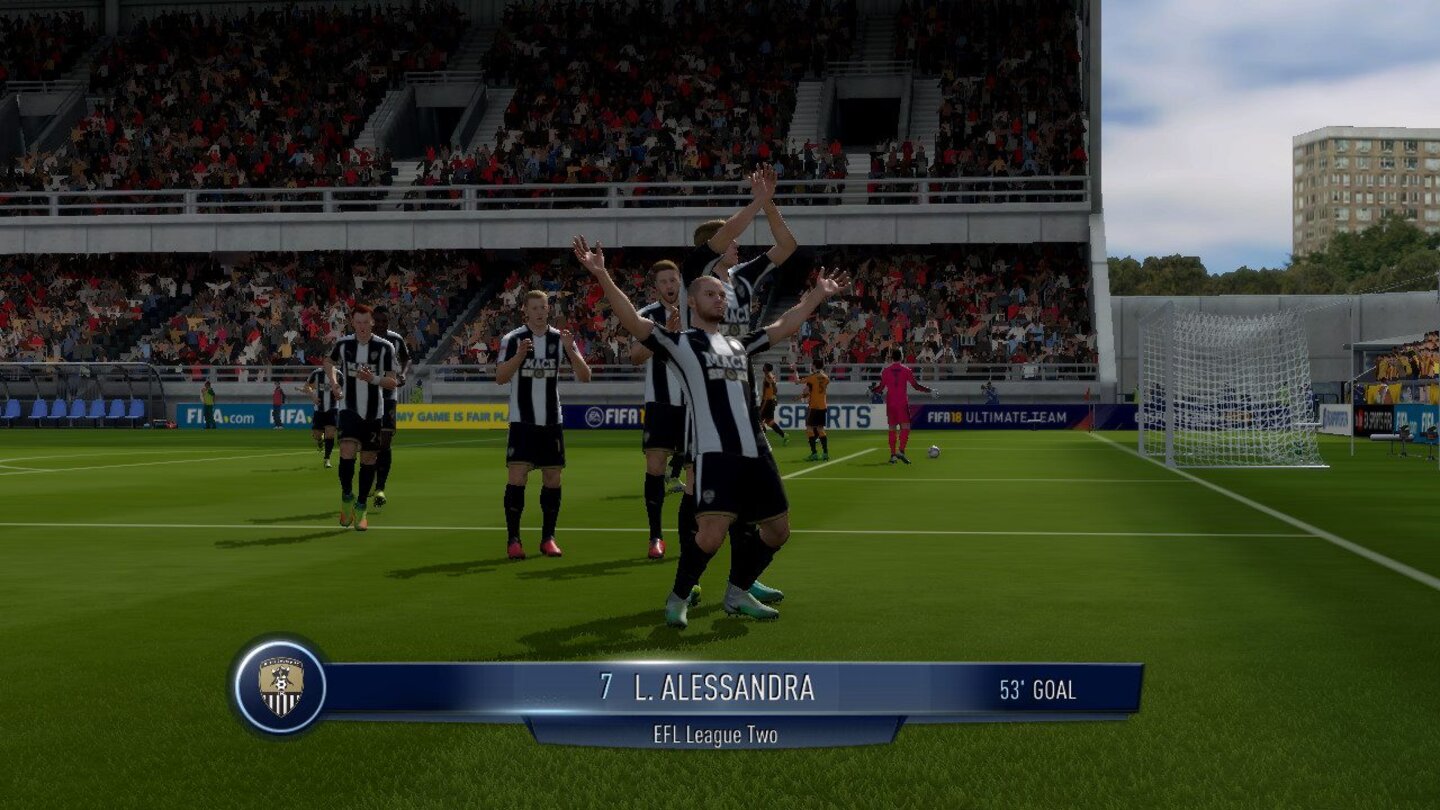Select the 53' GOAL text
The image size is (1440, 810).
(x=1037, y=689)
